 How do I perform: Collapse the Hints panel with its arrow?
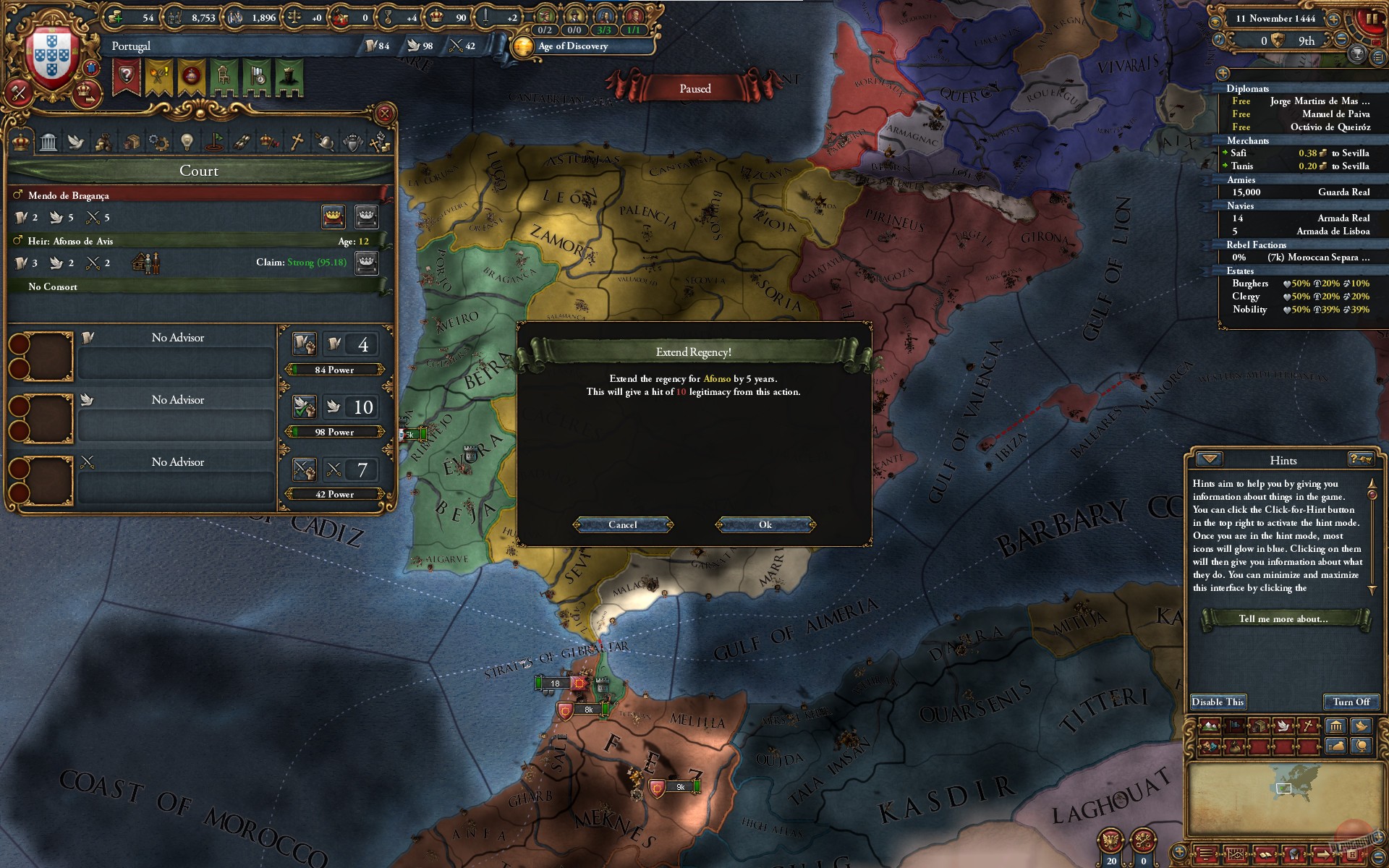[1210, 460]
